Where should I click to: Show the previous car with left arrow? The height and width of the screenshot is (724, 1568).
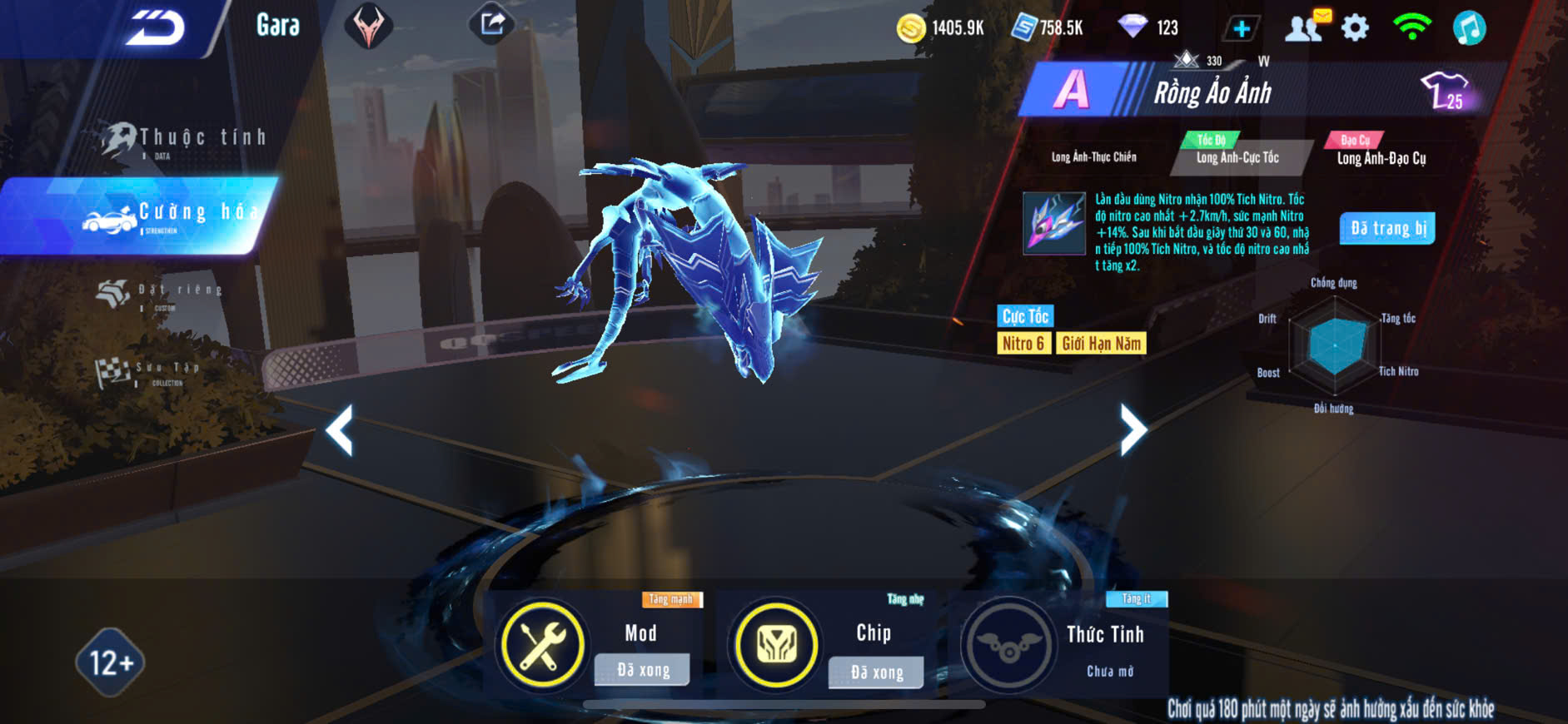[x=340, y=429]
